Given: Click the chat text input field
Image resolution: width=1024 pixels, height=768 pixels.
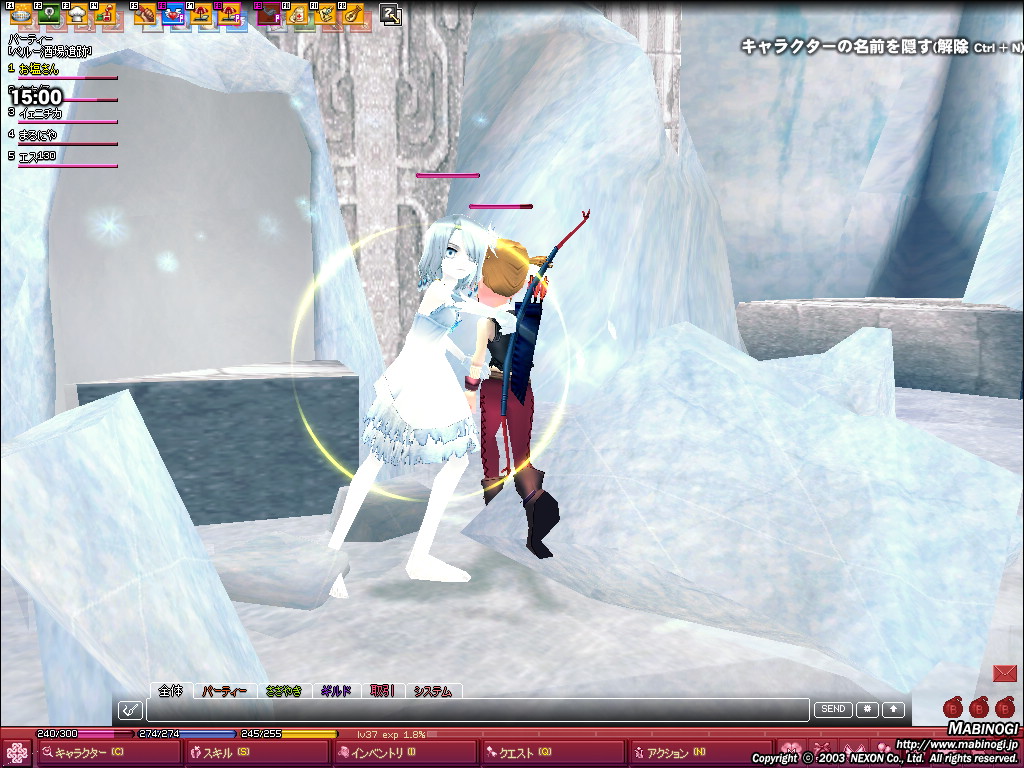Looking at the screenshot, I should pos(476,710).
